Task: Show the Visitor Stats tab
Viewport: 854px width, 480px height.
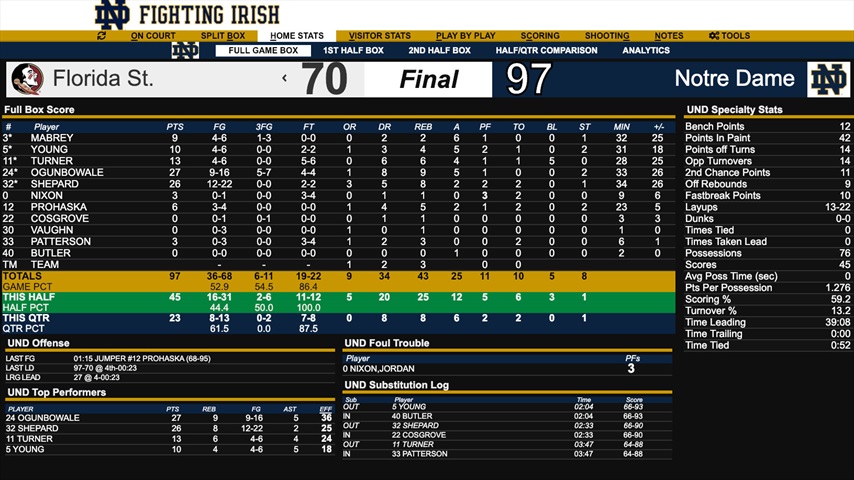Action: pyautogui.click(x=379, y=36)
